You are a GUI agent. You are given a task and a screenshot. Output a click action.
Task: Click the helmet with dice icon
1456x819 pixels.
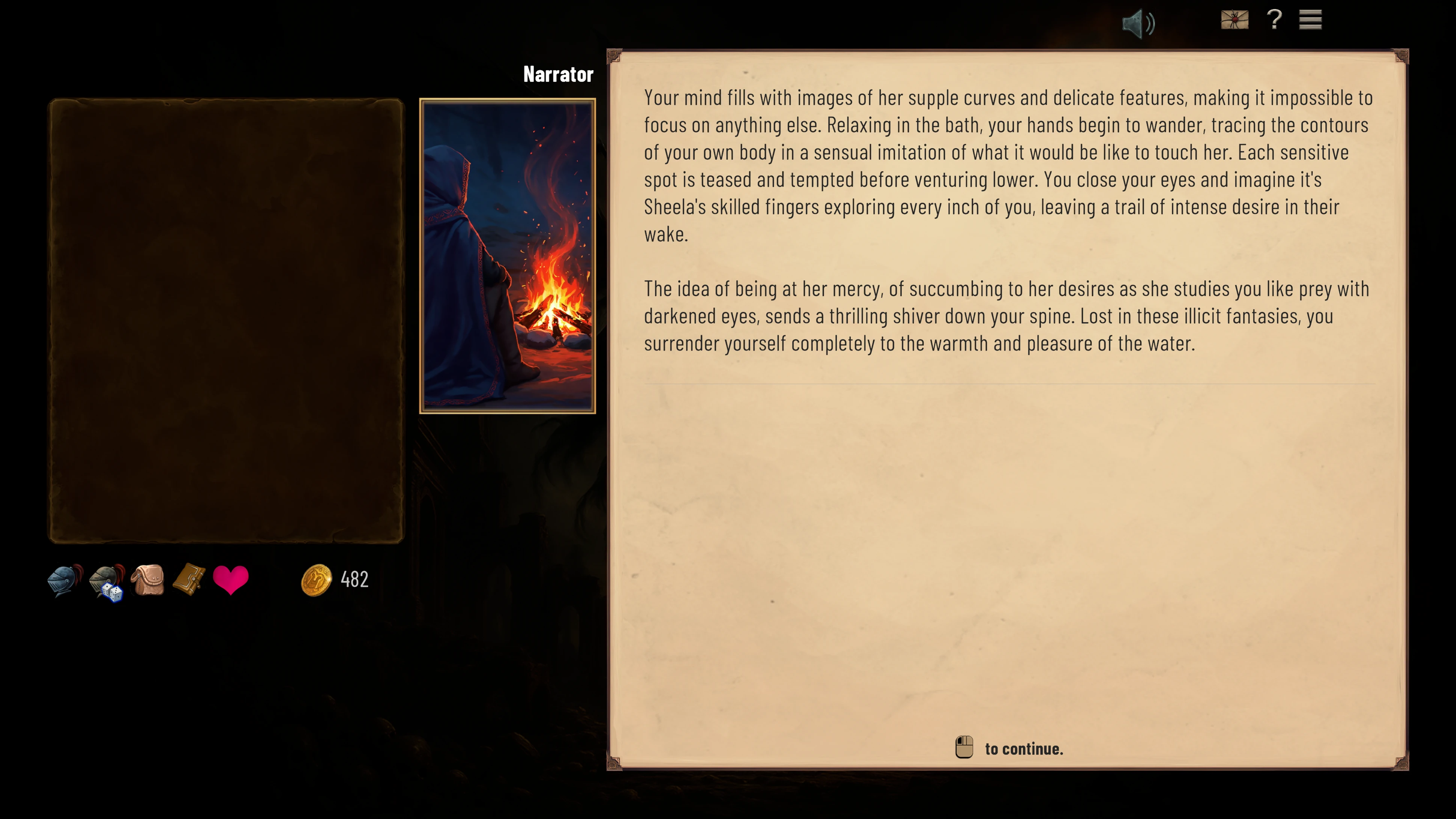click(x=107, y=582)
